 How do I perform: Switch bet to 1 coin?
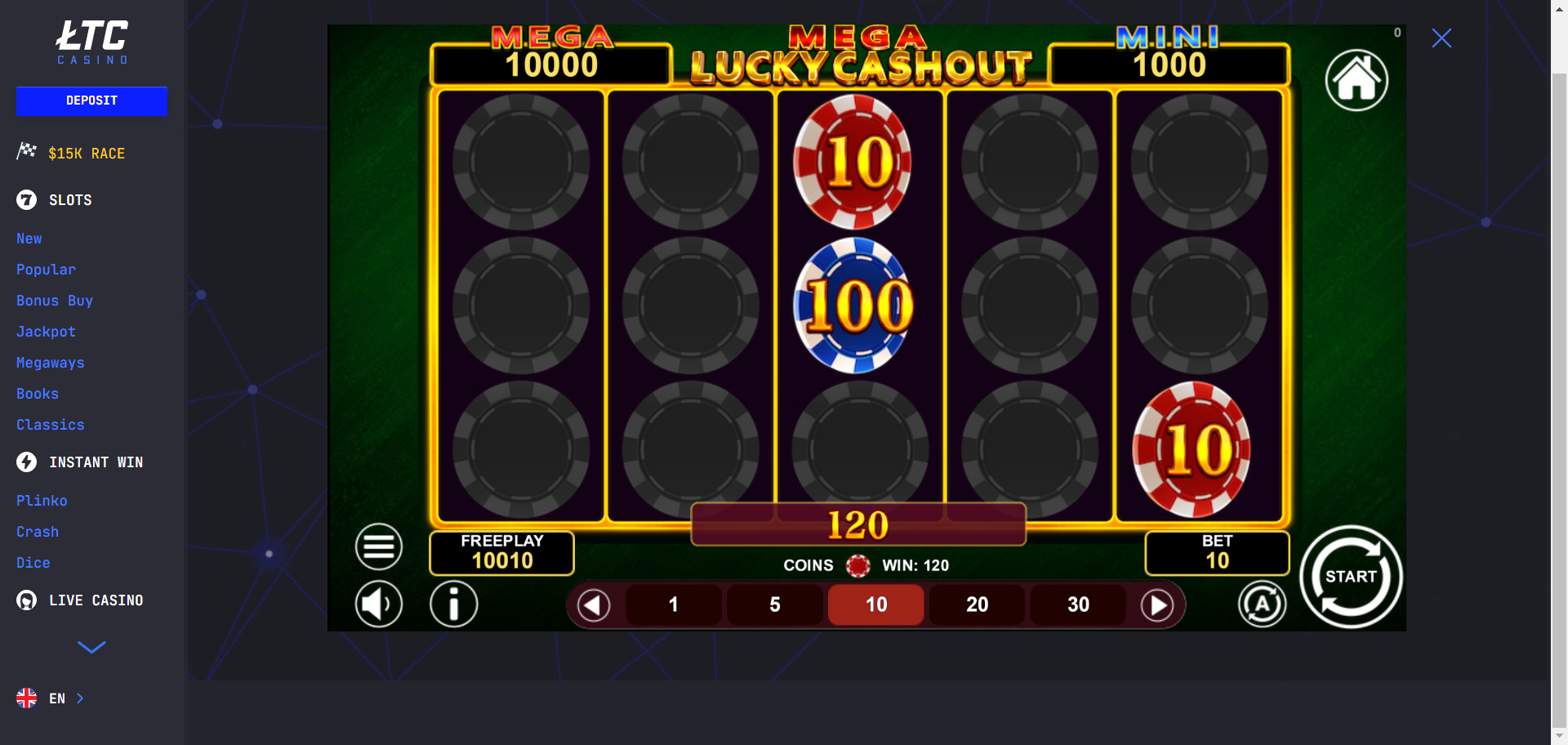[x=673, y=604]
